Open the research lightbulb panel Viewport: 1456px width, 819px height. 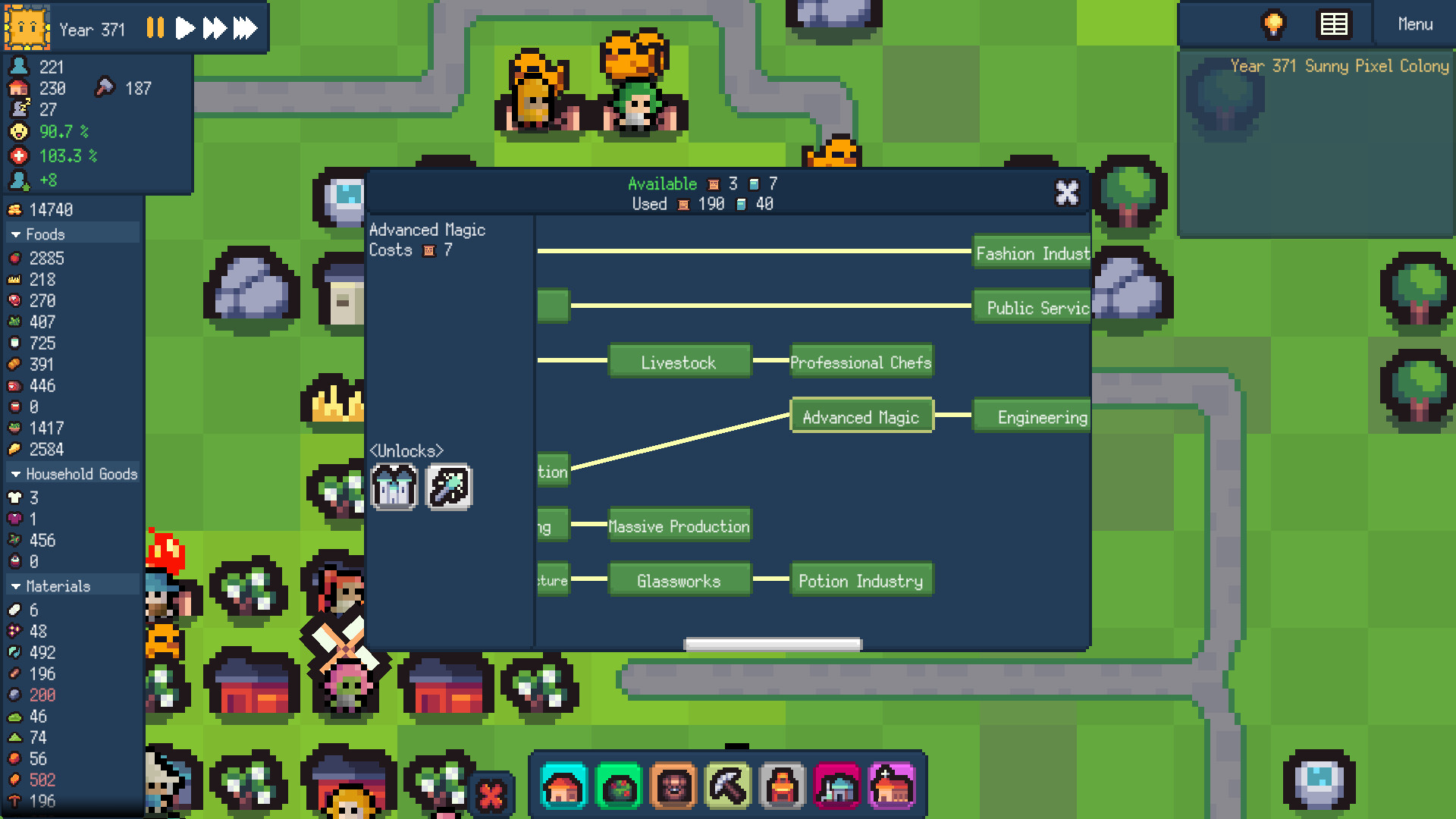pos(1272,24)
